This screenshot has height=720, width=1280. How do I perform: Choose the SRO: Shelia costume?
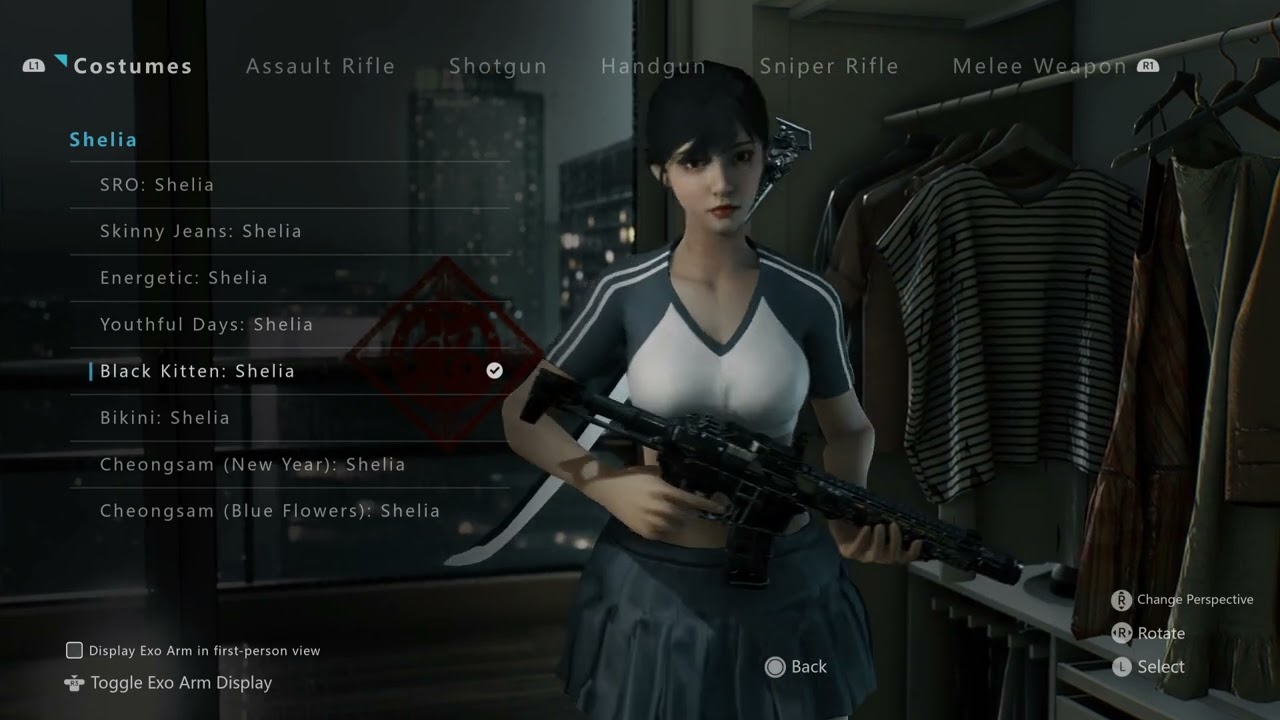157,185
